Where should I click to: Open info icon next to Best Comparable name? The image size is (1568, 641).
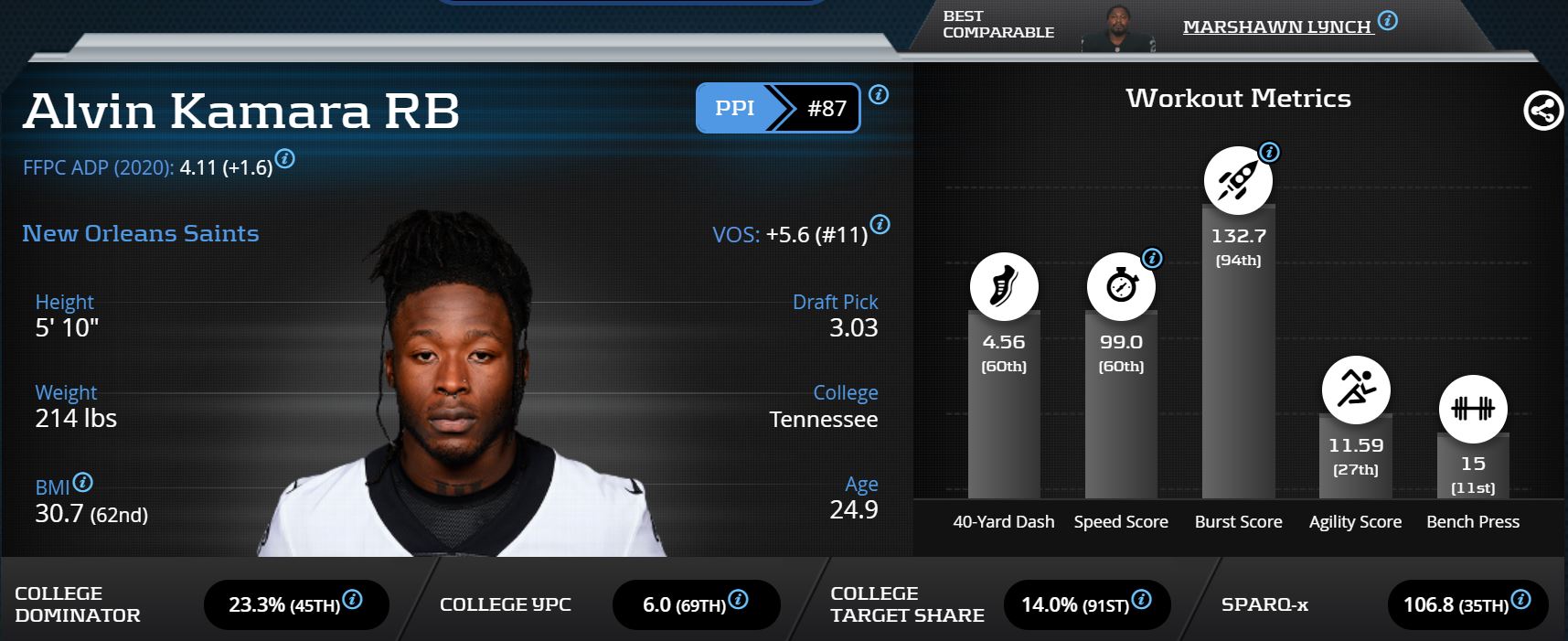pos(1387,20)
